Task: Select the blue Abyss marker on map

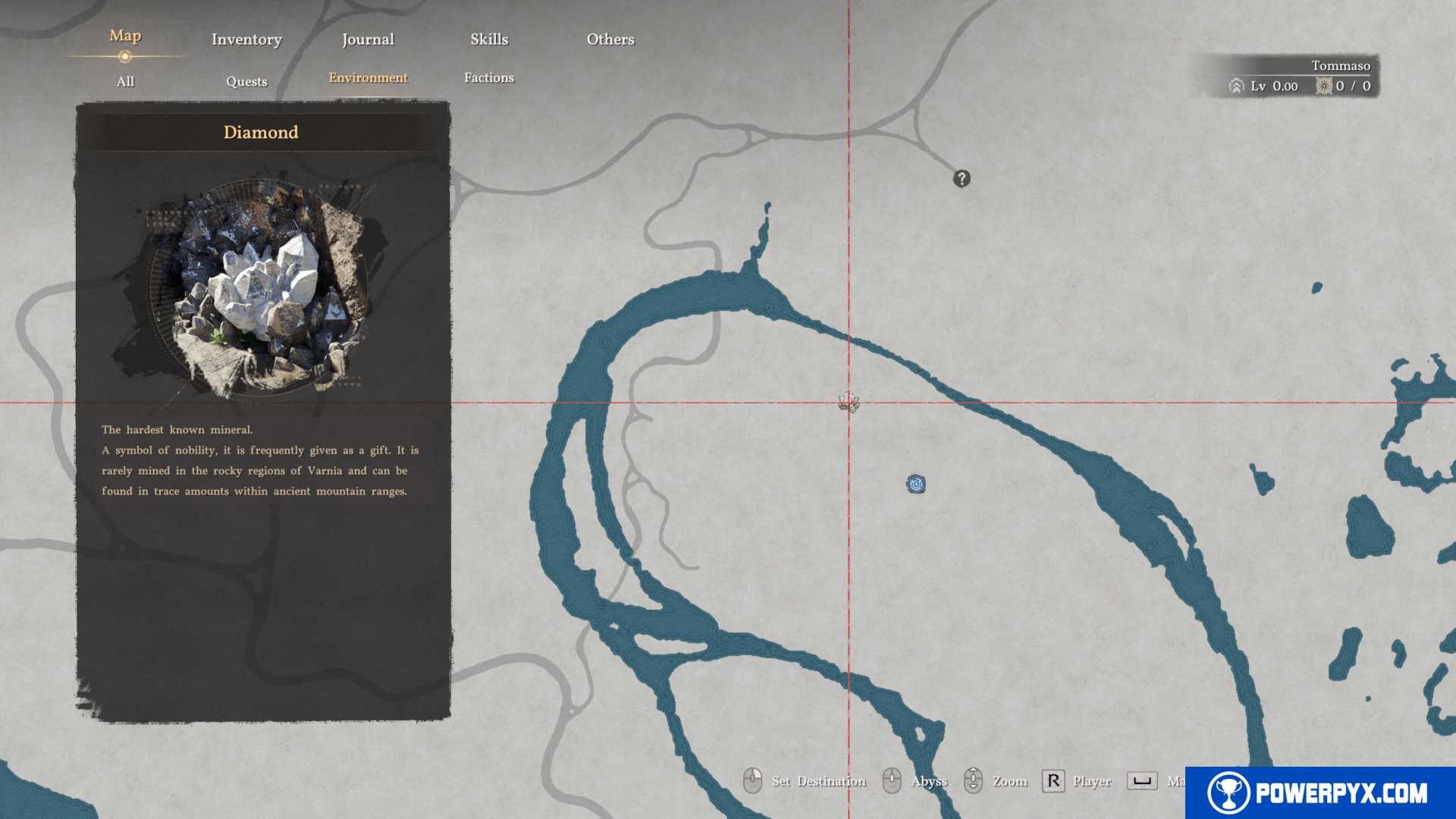Action: coord(916,485)
